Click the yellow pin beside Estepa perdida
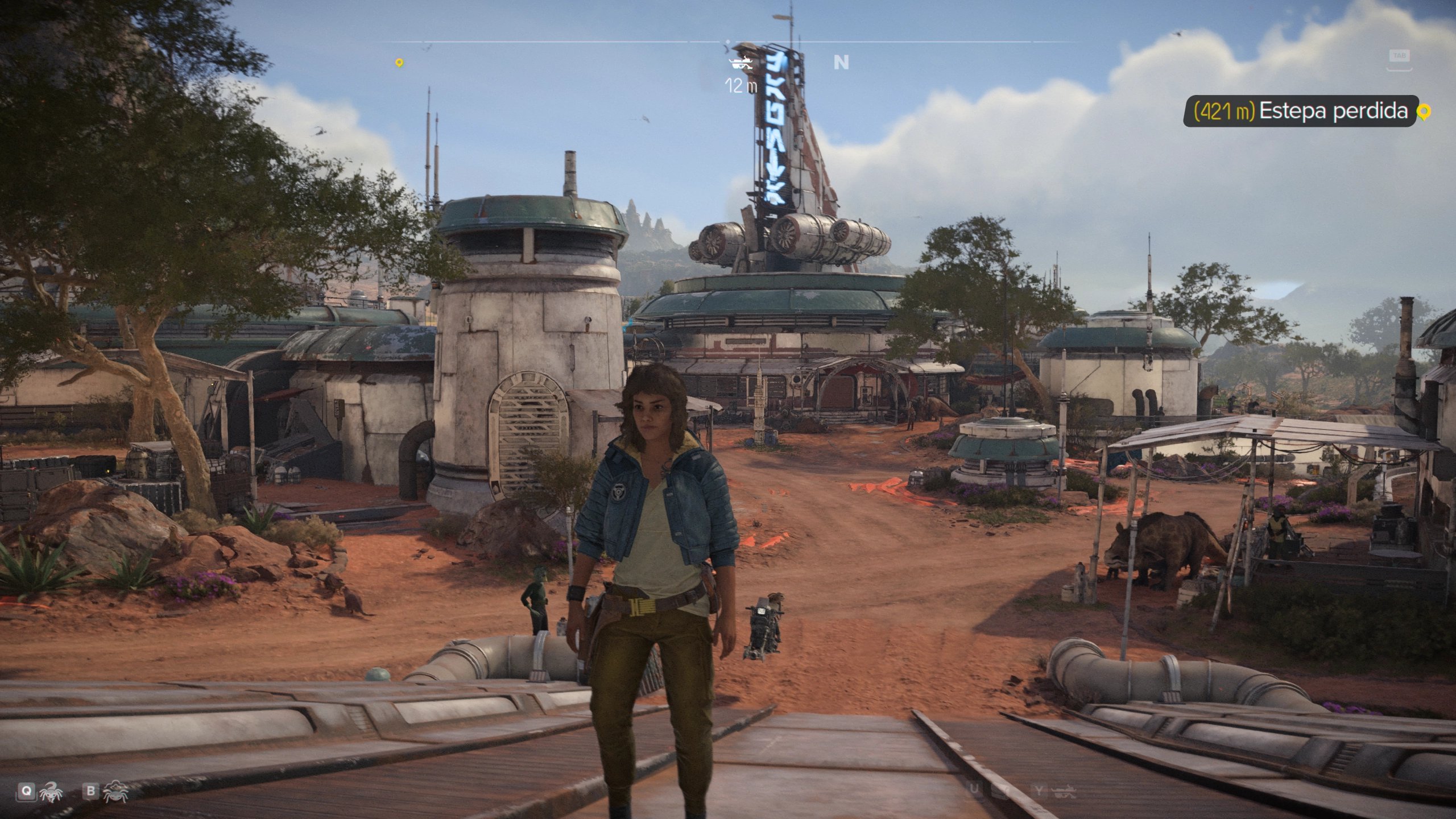Viewport: 1456px width, 819px height. tap(1423, 112)
